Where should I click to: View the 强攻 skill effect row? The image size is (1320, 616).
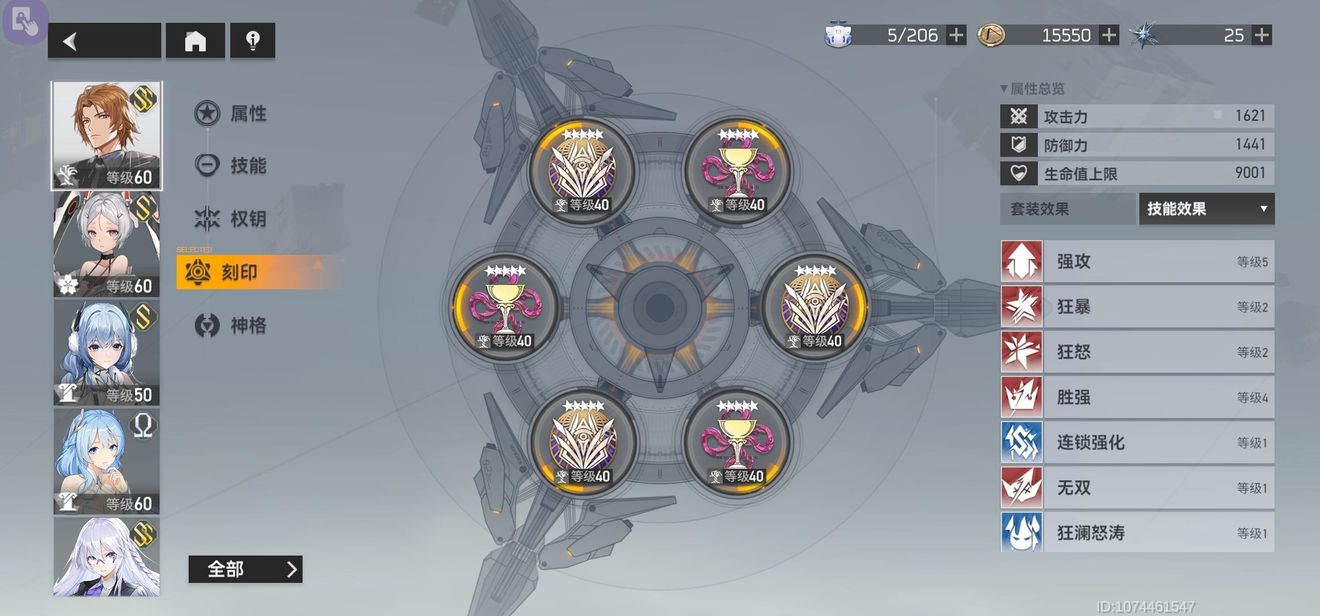[x=1137, y=262]
